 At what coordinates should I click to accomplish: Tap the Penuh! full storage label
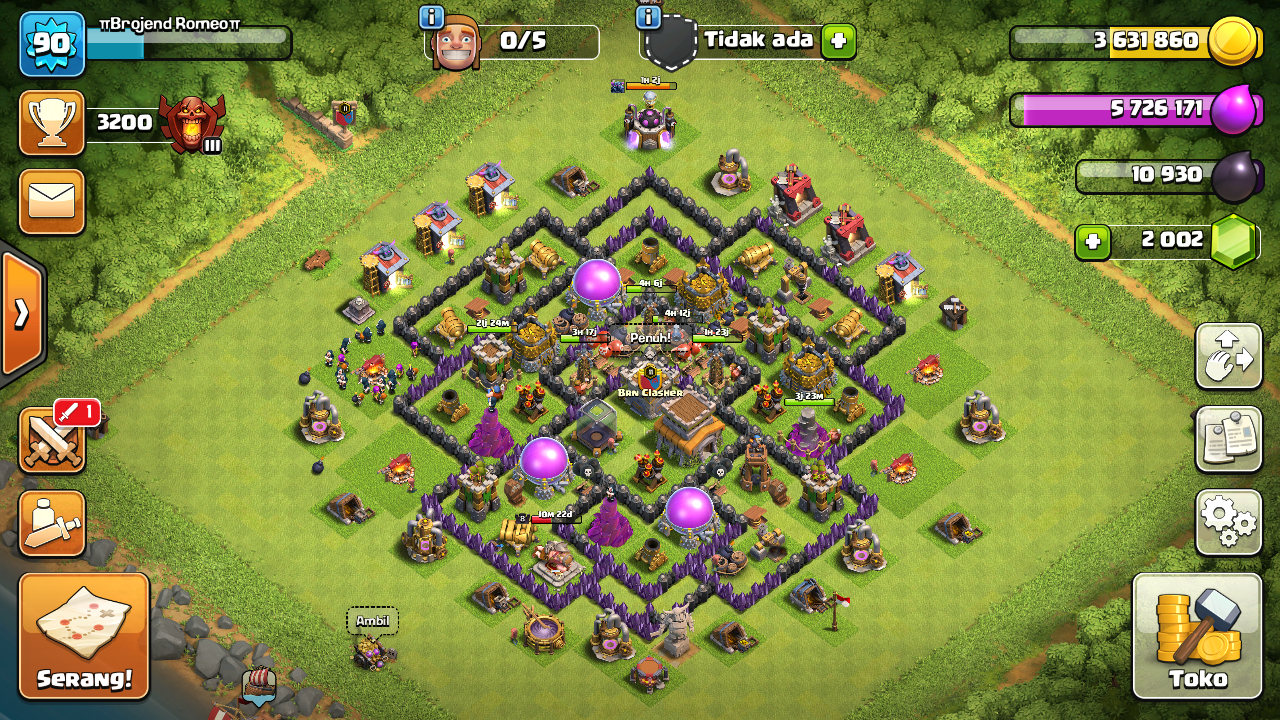point(651,339)
